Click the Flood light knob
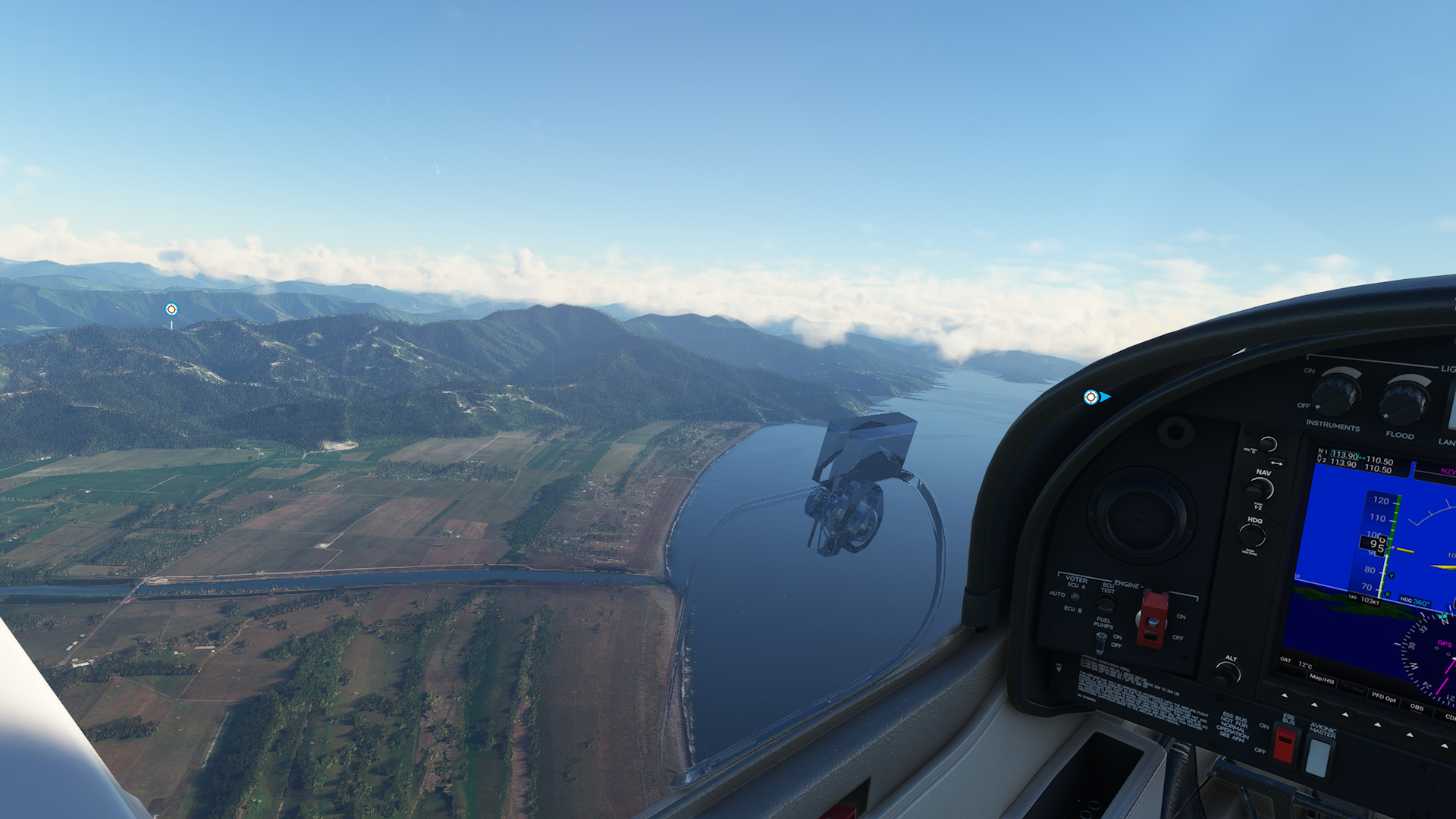 pyautogui.click(x=1403, y=400)
